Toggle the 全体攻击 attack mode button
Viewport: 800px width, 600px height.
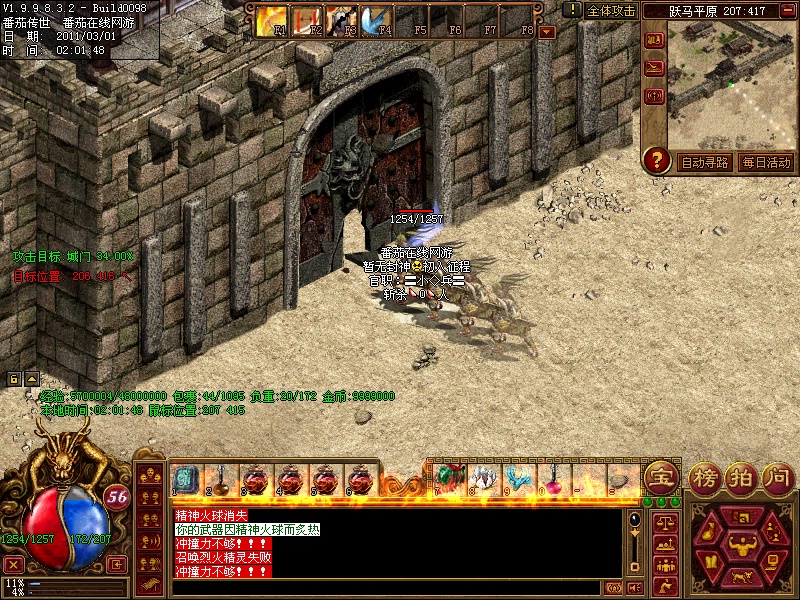(x=611, y=10)
